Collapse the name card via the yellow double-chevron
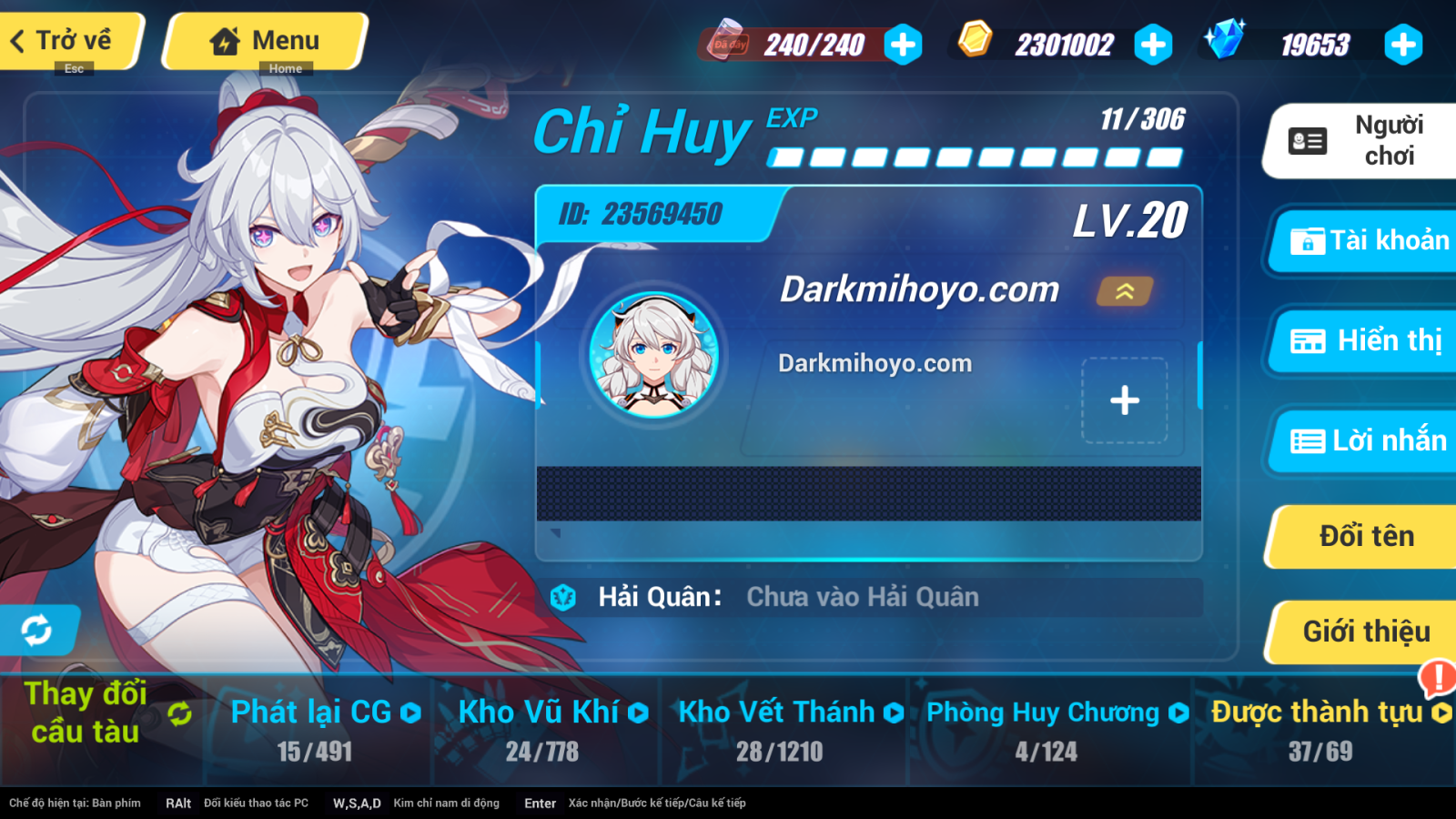The width and height of the screenshot is (1456, 819). (x=1125, y=292)
